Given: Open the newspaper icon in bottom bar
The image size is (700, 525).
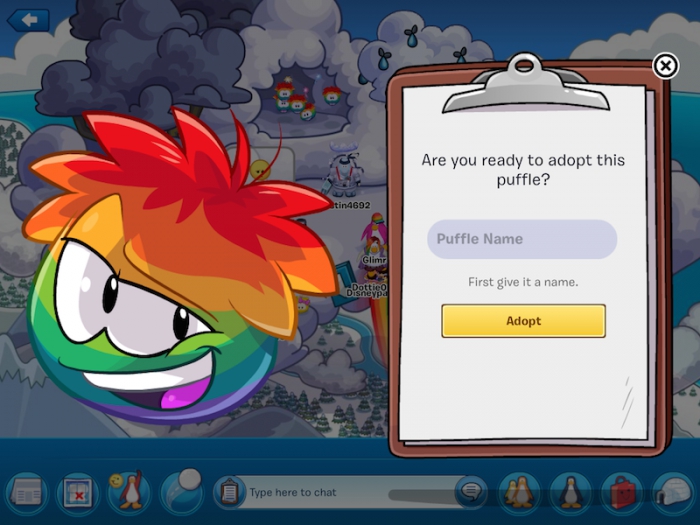Looking at the screenshot, I should (25, 492).
